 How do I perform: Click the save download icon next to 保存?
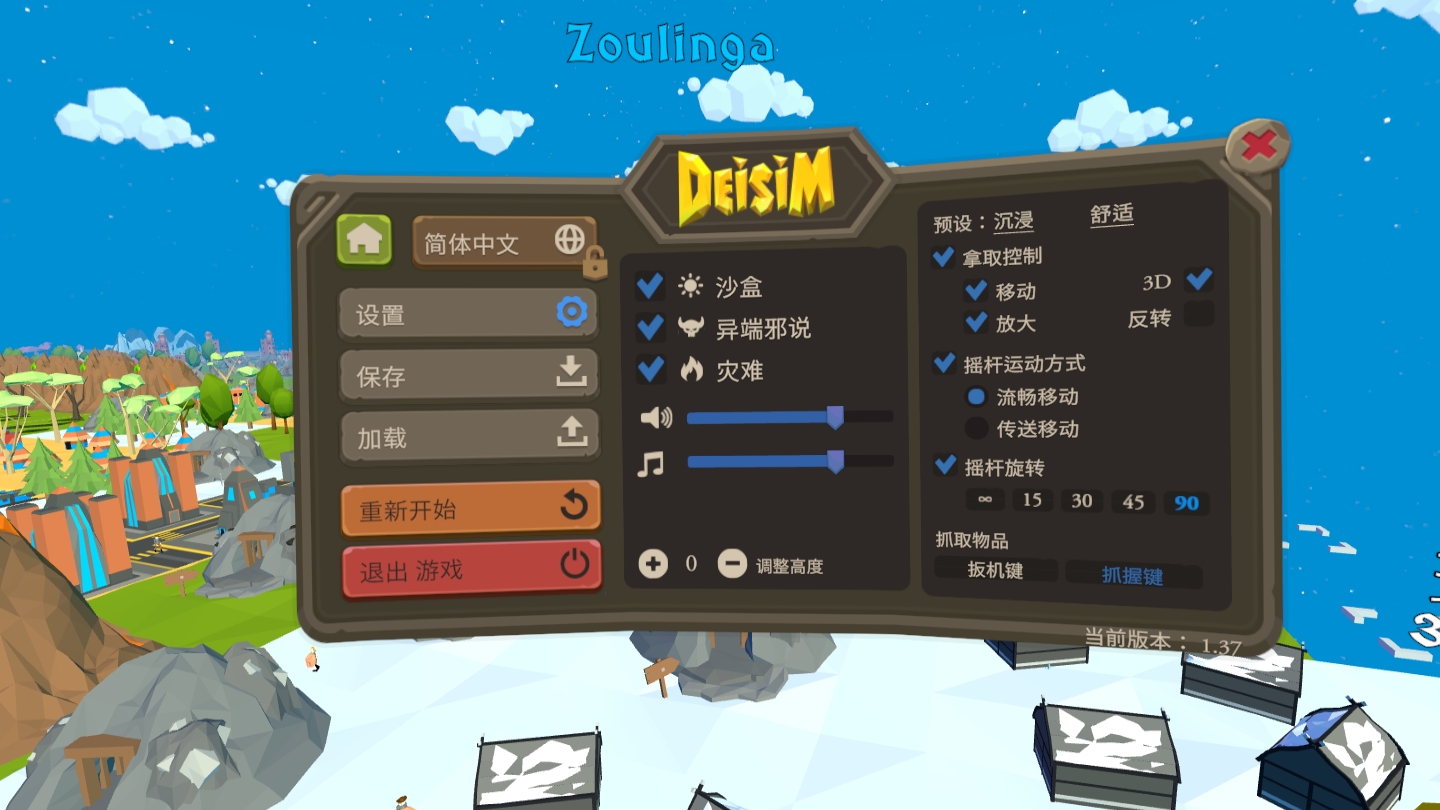click(x=572, y=374)
